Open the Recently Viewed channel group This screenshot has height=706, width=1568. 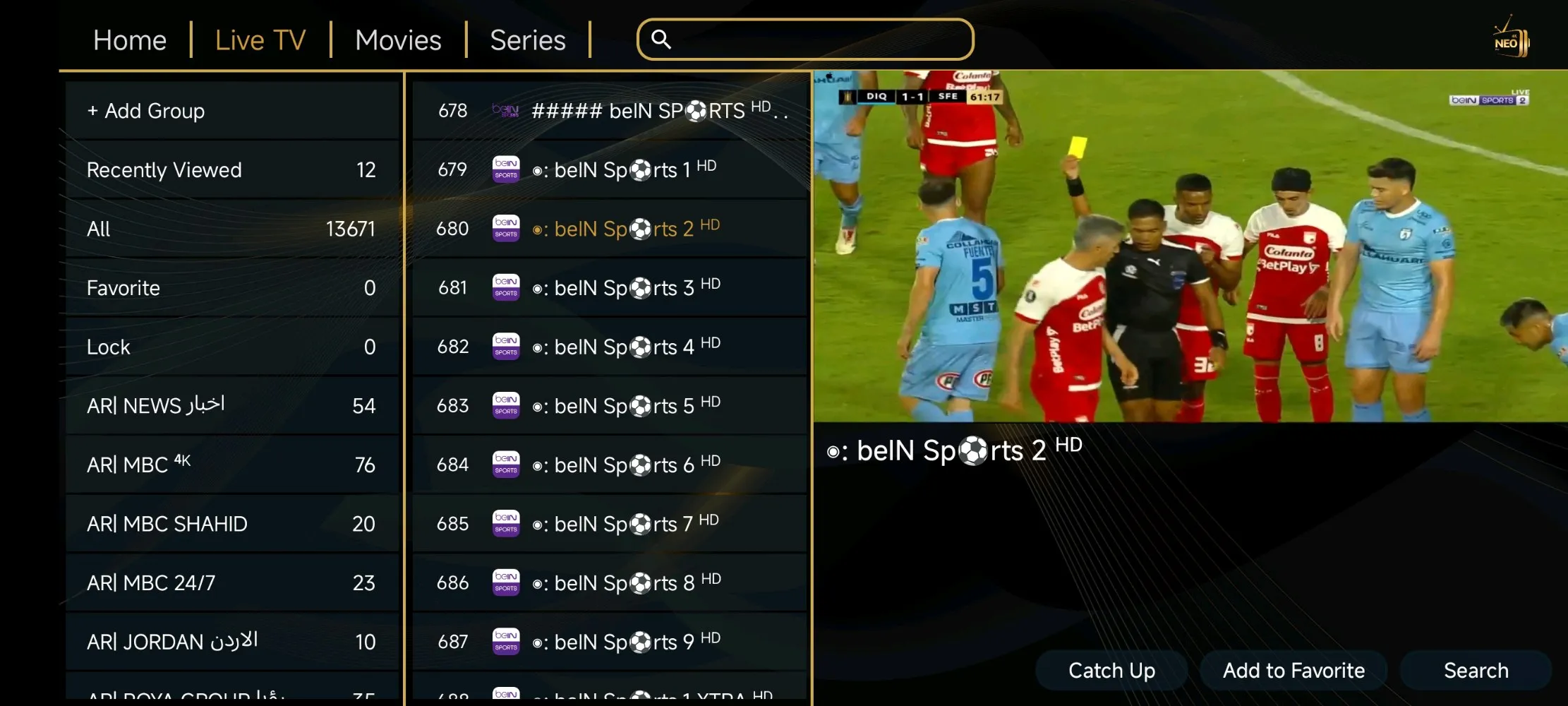click(233, 169)
